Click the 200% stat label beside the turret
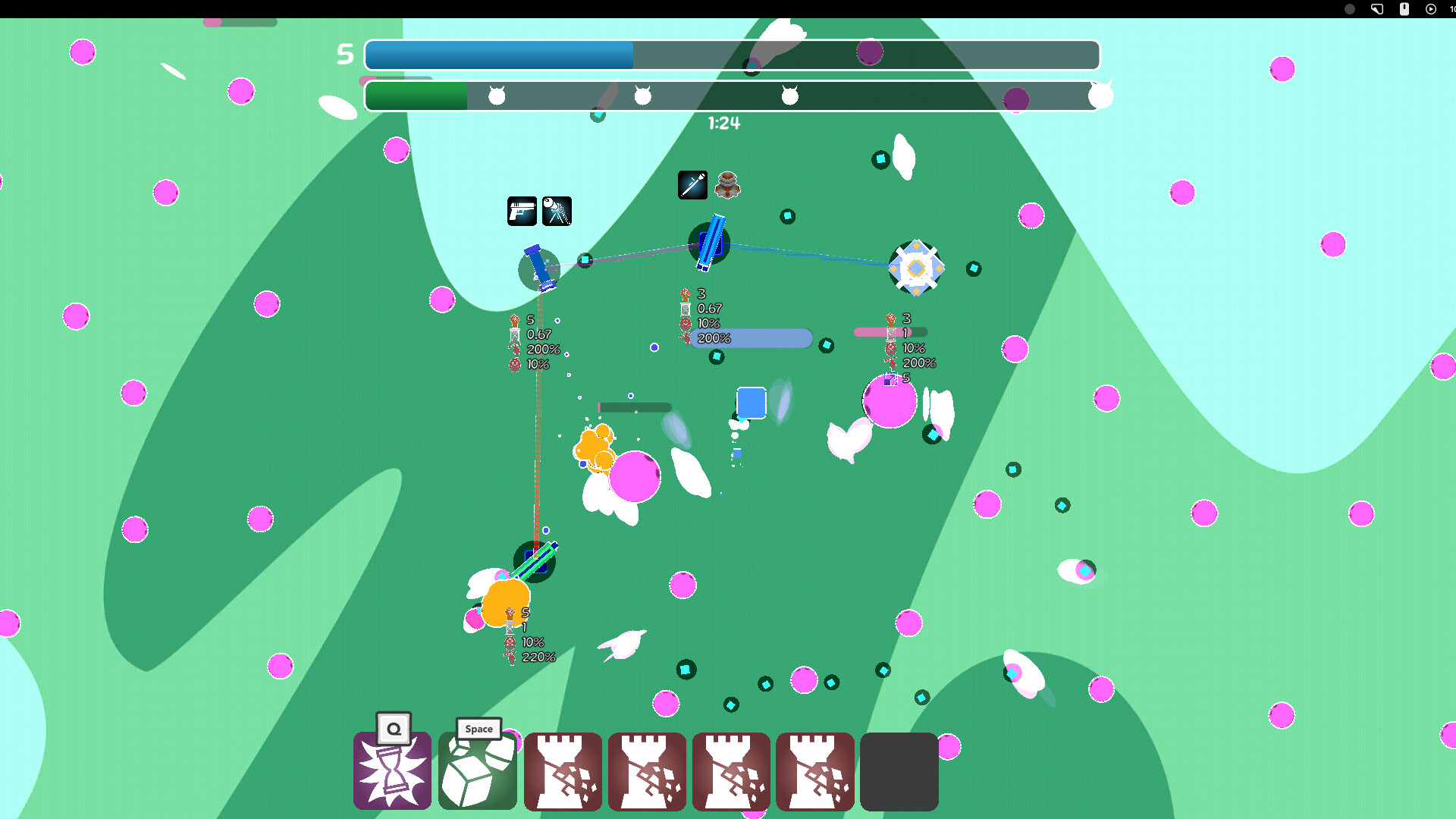Screen dimensions: 1456x819 click(x=713, y=339)
